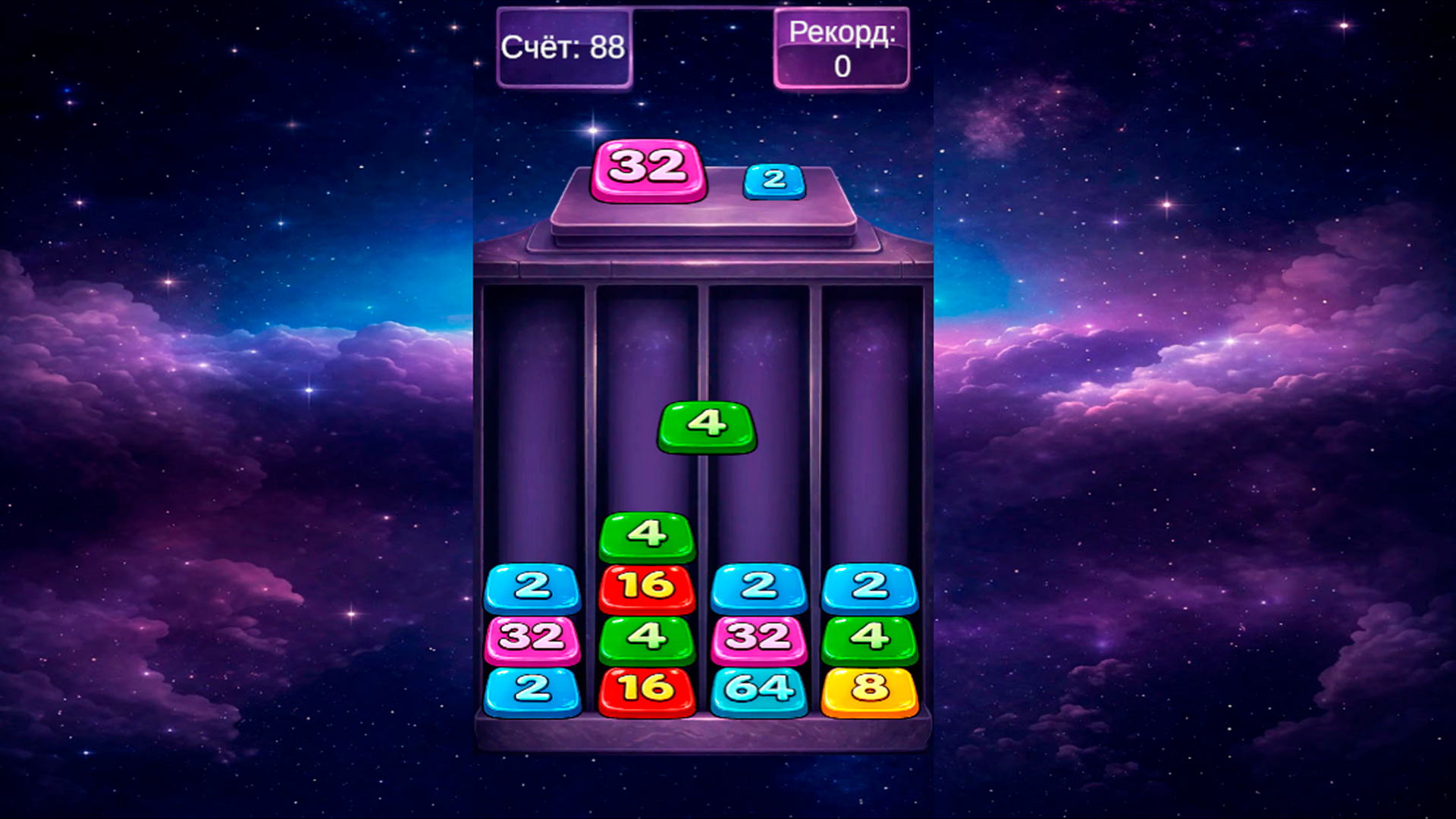Click the Счёт: 88 score panel
The image size is (1456, 819).
pos(565,47)
